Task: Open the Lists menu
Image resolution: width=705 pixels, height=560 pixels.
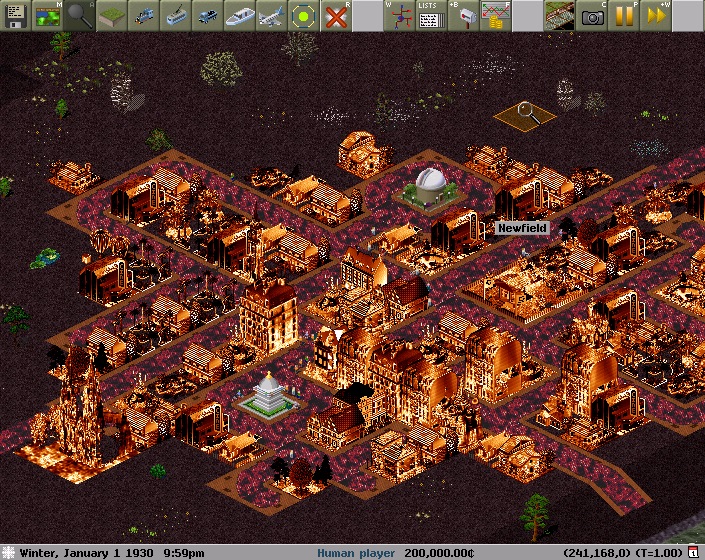Action: tap(430, 15)
